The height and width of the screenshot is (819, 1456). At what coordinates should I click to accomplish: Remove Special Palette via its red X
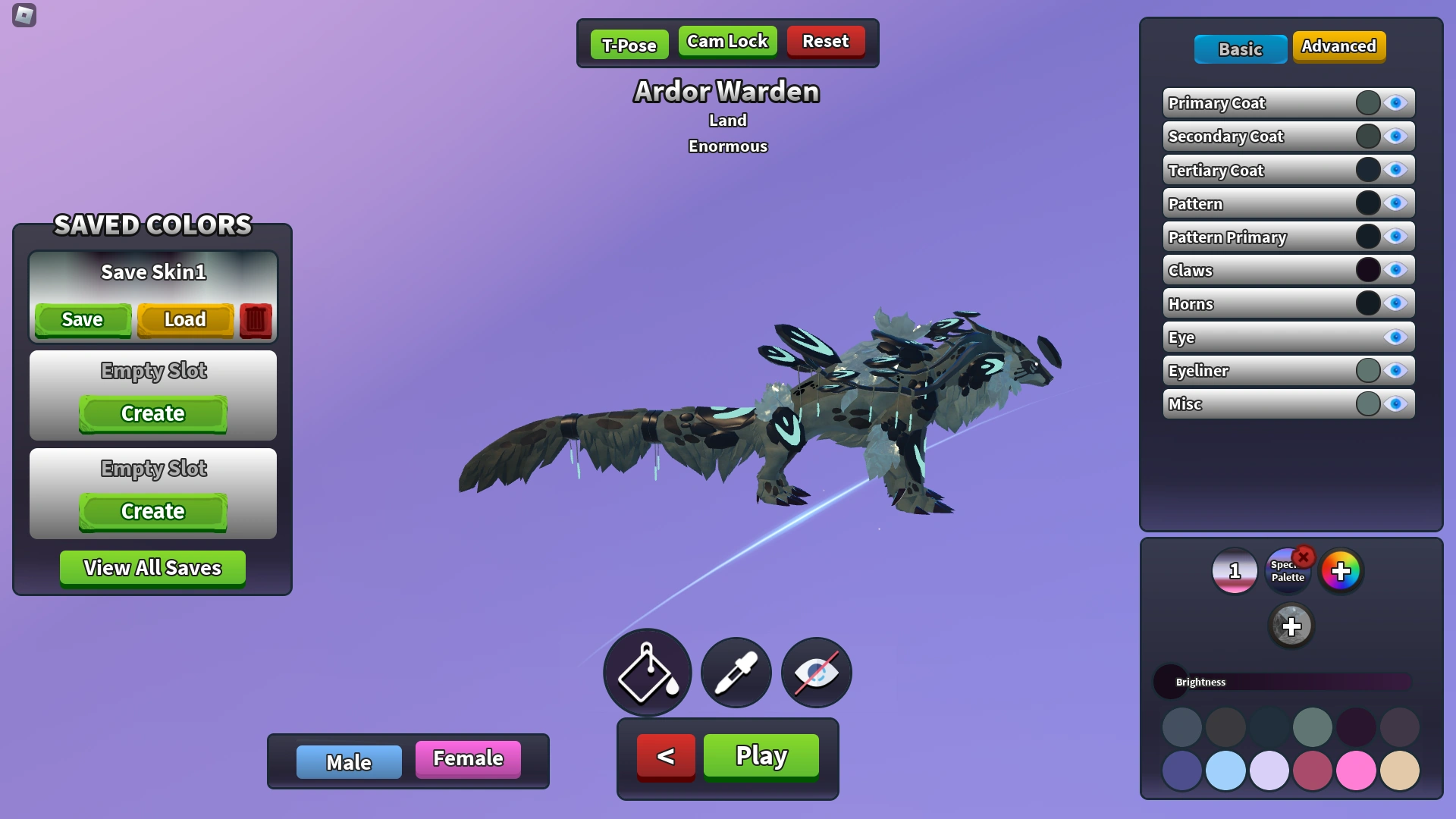tap(1304, 559)
